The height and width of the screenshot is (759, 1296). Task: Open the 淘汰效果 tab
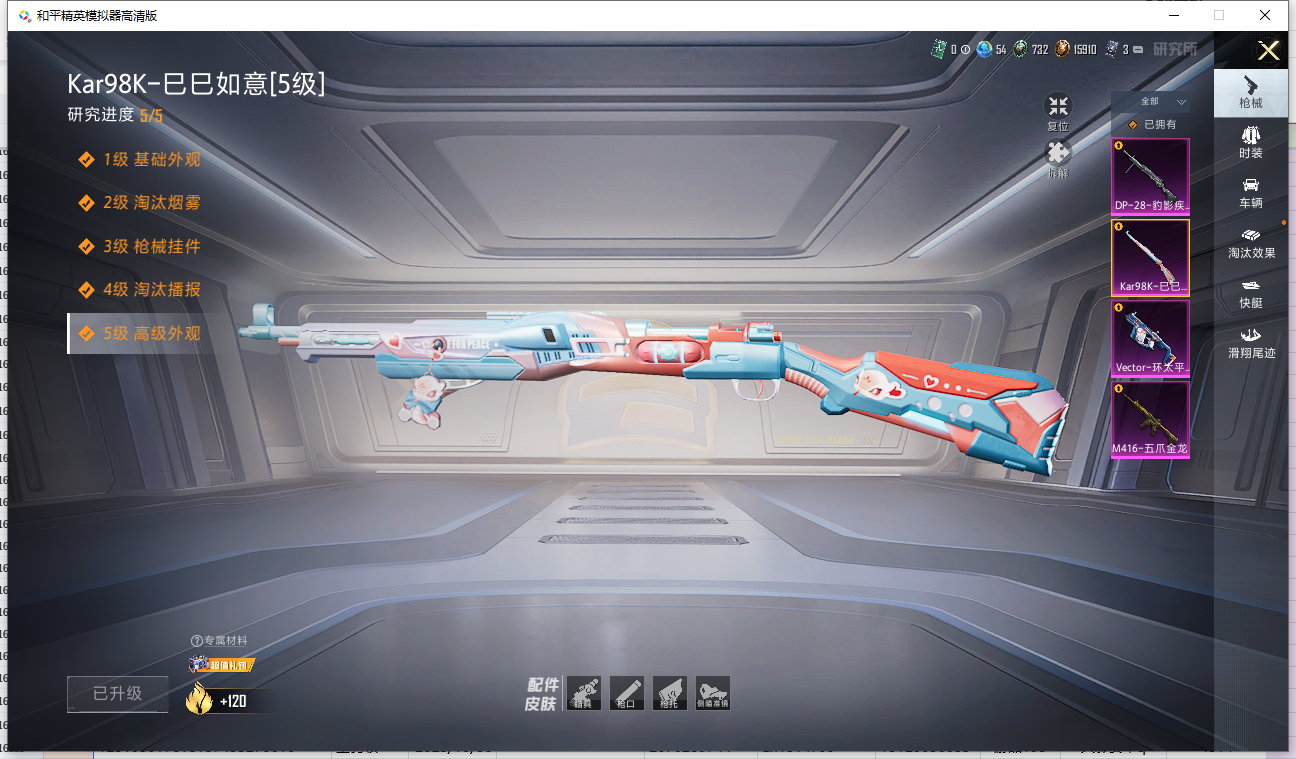tap(1251, 242)
